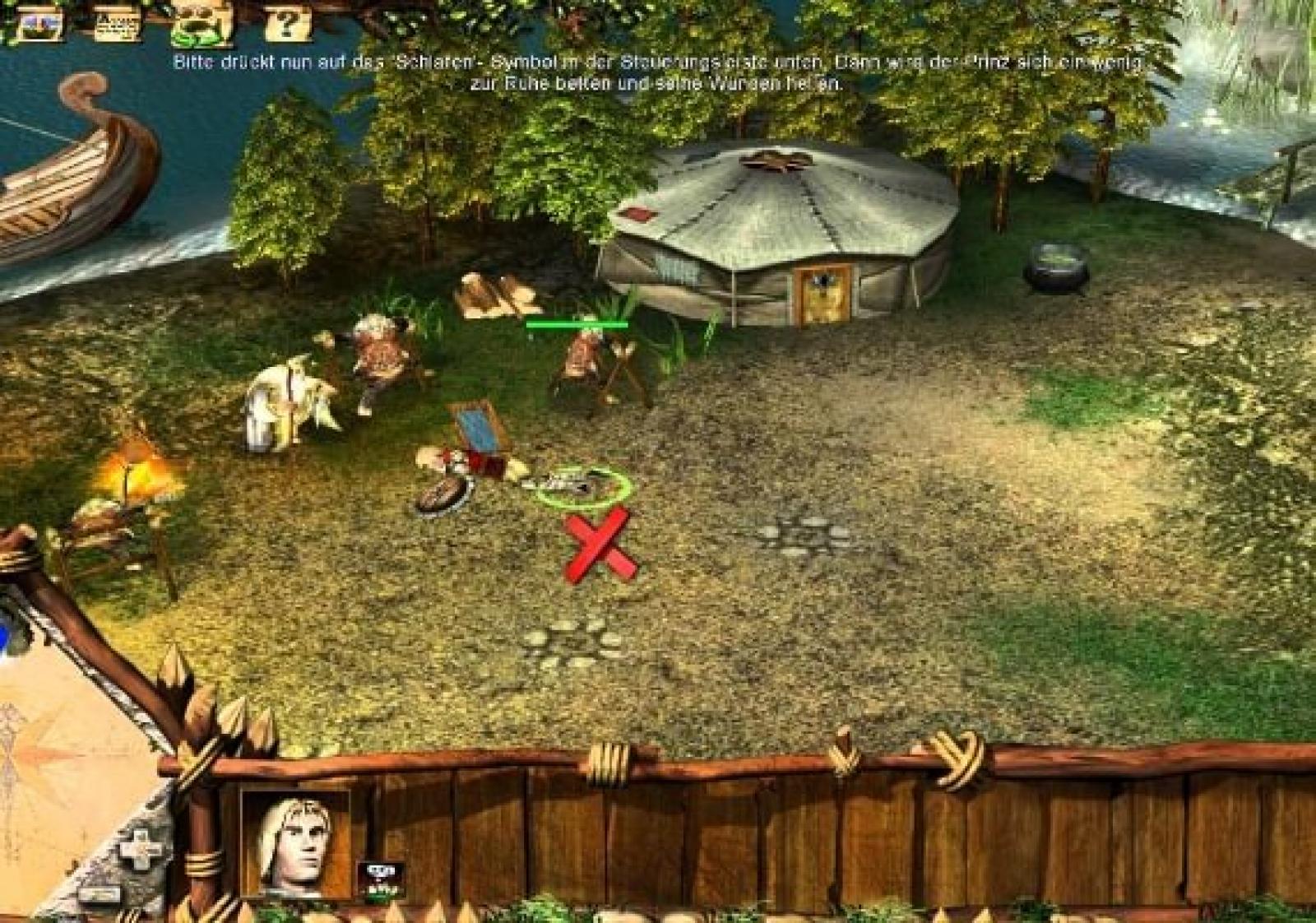Click the parchment icon with text lines
Screen dimensions: 1316x923
(x=116, y=23)
